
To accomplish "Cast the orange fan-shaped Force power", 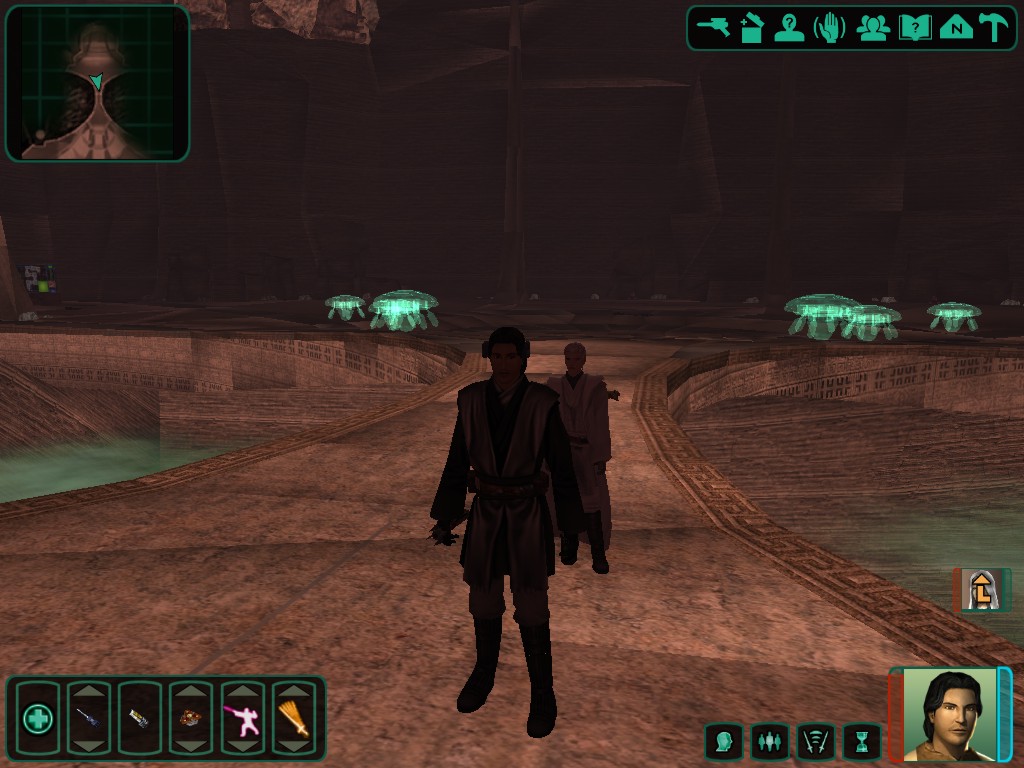I will [x=294, y=718].
